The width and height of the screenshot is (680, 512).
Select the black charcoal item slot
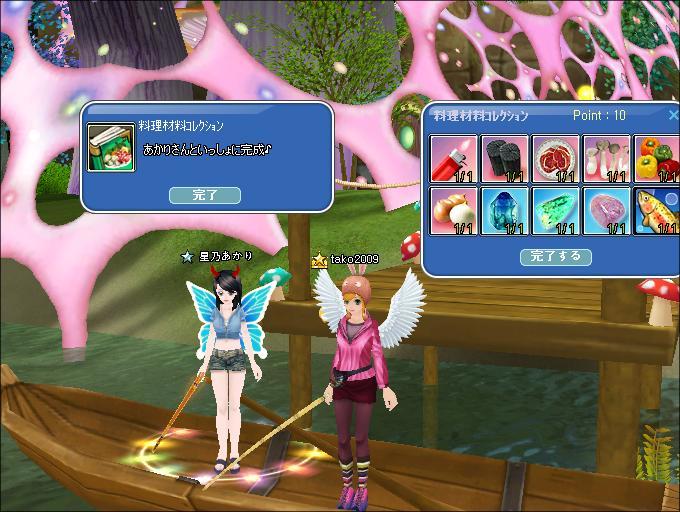pyautogui.click(x=505, y=159)
